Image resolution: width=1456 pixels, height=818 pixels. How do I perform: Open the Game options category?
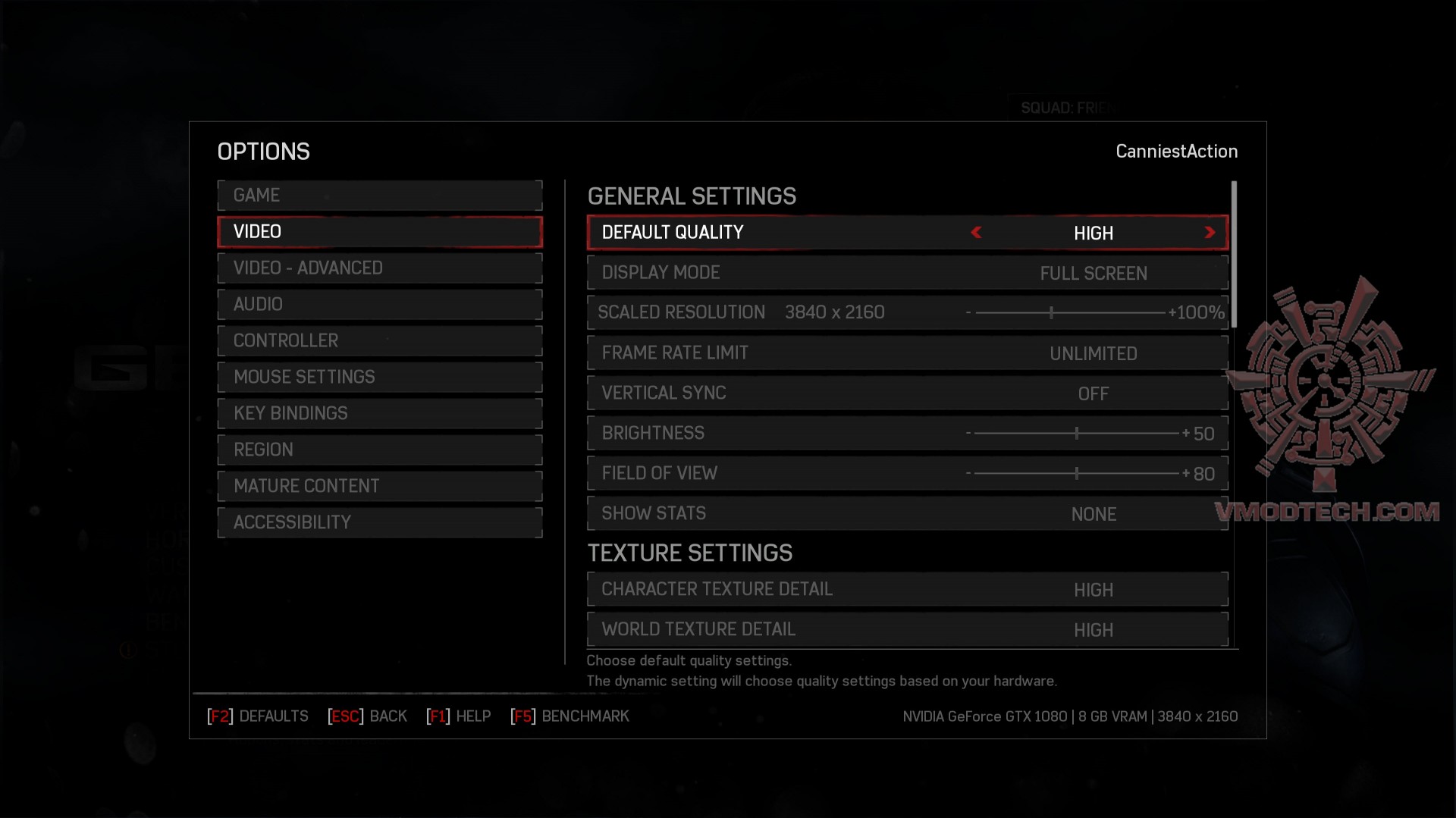pyautogui.click(x=379, y=196)
